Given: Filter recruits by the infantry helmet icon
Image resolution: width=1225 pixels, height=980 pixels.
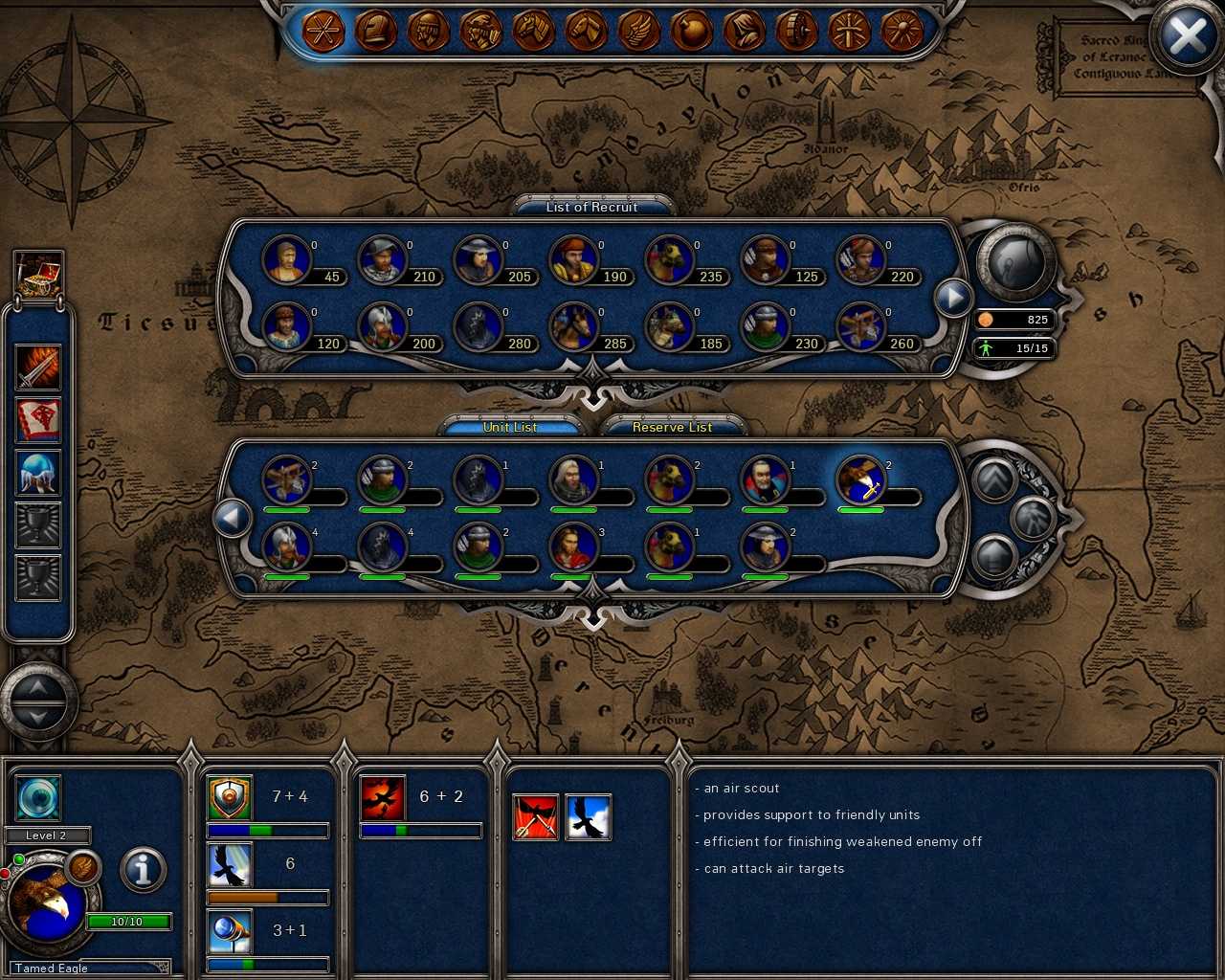Looking at the screenshot, I should (x=377, y=31).
